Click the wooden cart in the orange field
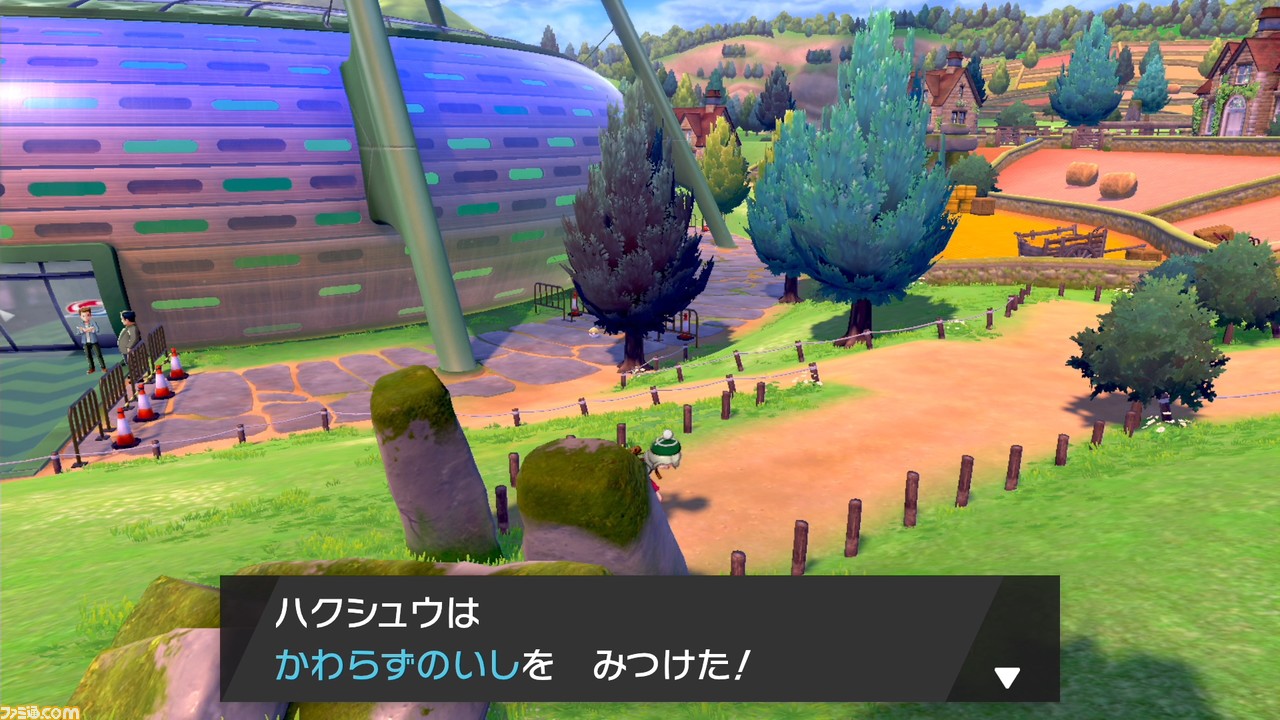The height and width of the screenshot is (720, 1280). click(x=1058, y=243)
